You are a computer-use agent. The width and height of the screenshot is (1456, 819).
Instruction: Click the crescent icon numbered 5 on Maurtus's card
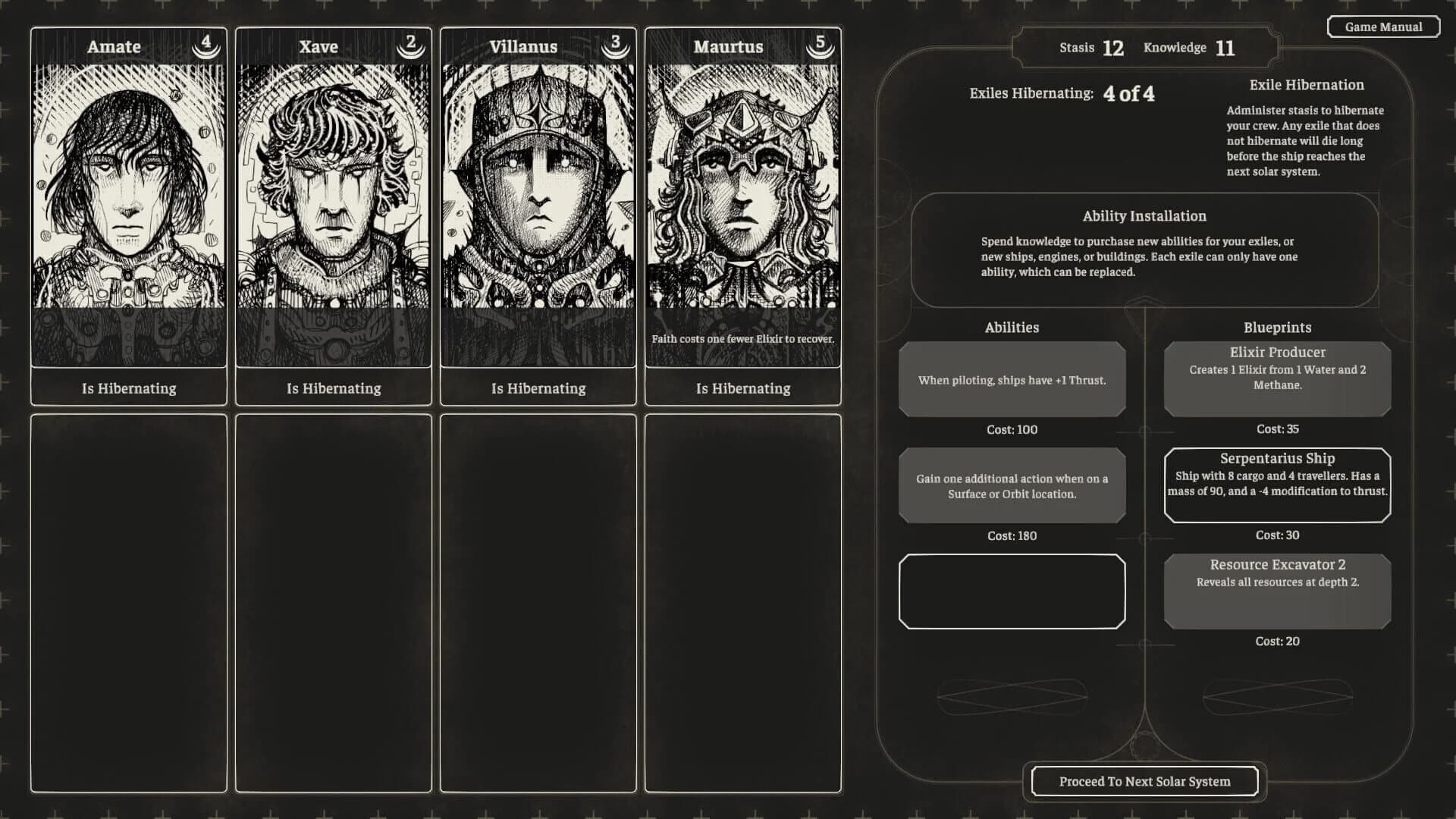click(x=820, y=45)
